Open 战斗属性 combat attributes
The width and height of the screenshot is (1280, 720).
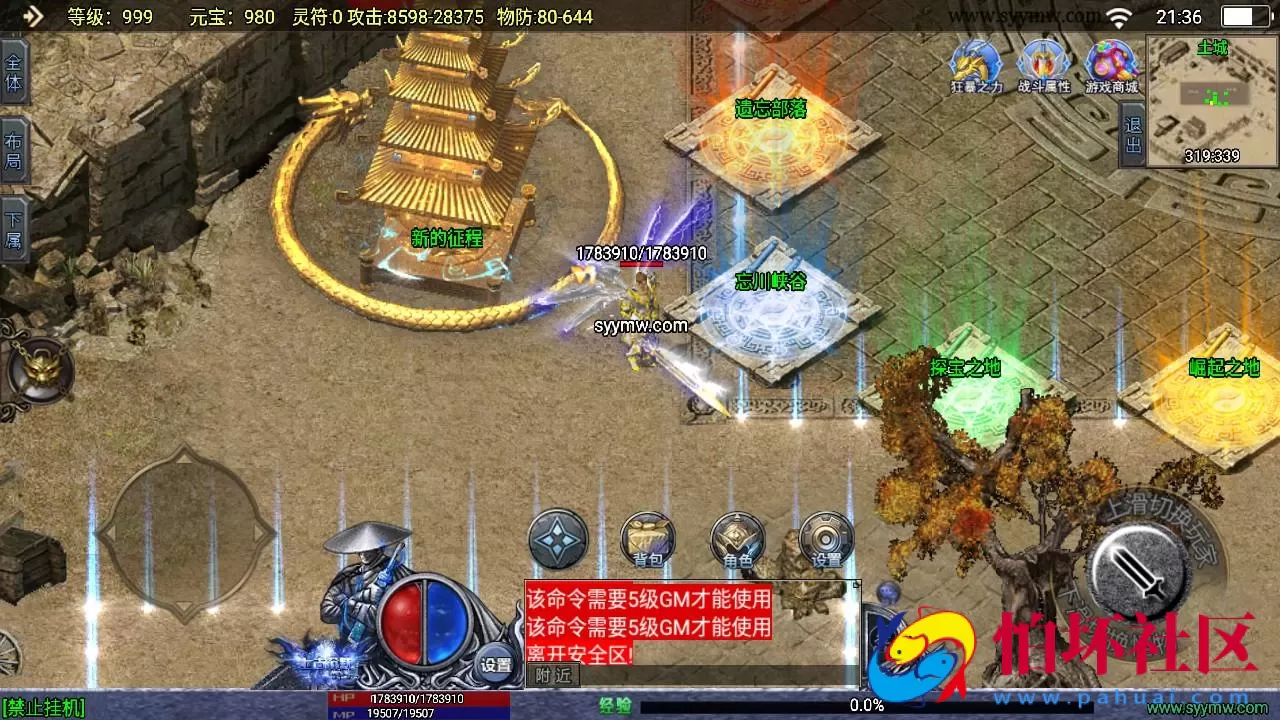point(1044,66)
